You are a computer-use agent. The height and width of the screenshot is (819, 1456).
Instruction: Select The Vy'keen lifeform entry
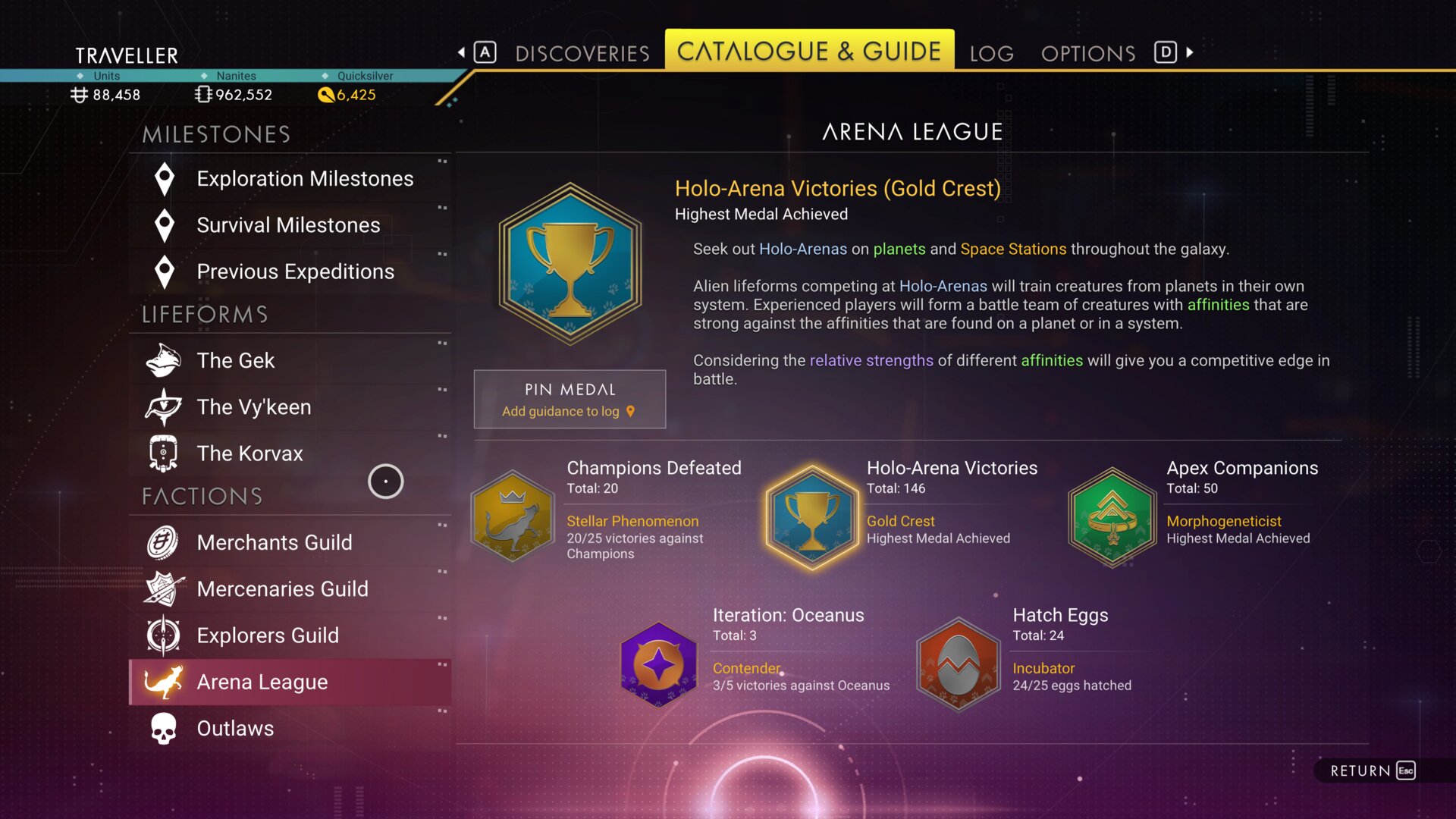click(253, 407)
